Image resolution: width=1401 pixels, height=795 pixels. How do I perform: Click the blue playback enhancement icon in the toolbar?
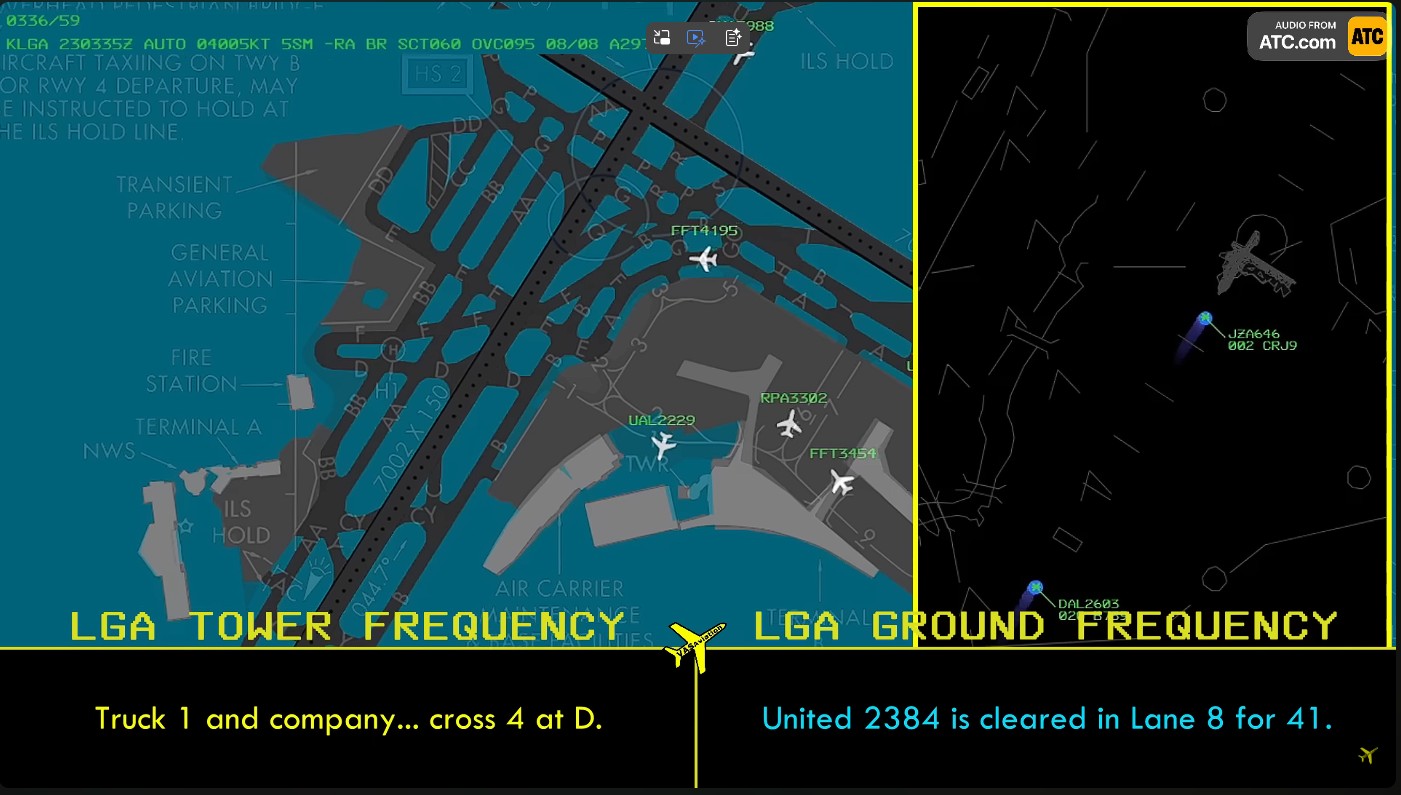(695, 37)
